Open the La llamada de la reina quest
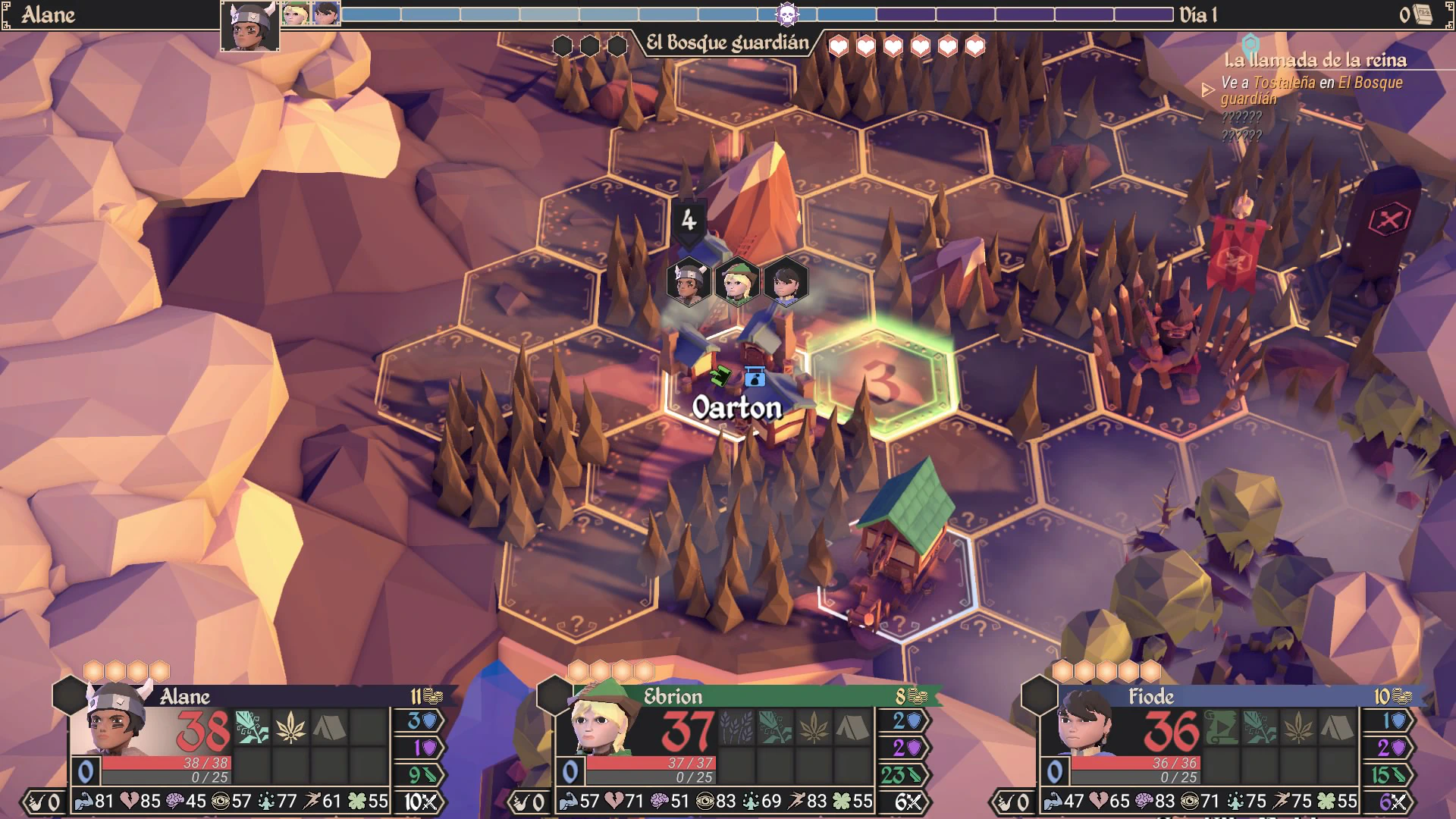 tap(1315, 60)
